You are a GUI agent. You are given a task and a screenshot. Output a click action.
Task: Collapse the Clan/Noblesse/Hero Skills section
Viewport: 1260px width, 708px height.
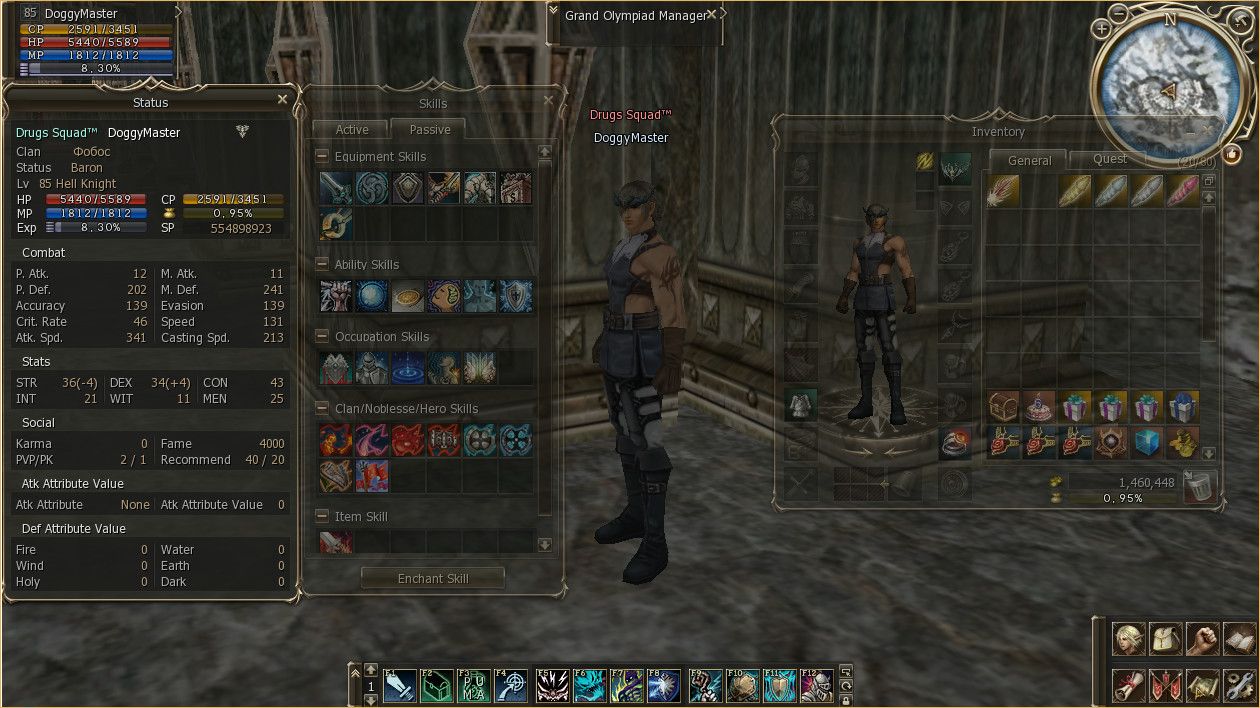(x=322, y=409)
